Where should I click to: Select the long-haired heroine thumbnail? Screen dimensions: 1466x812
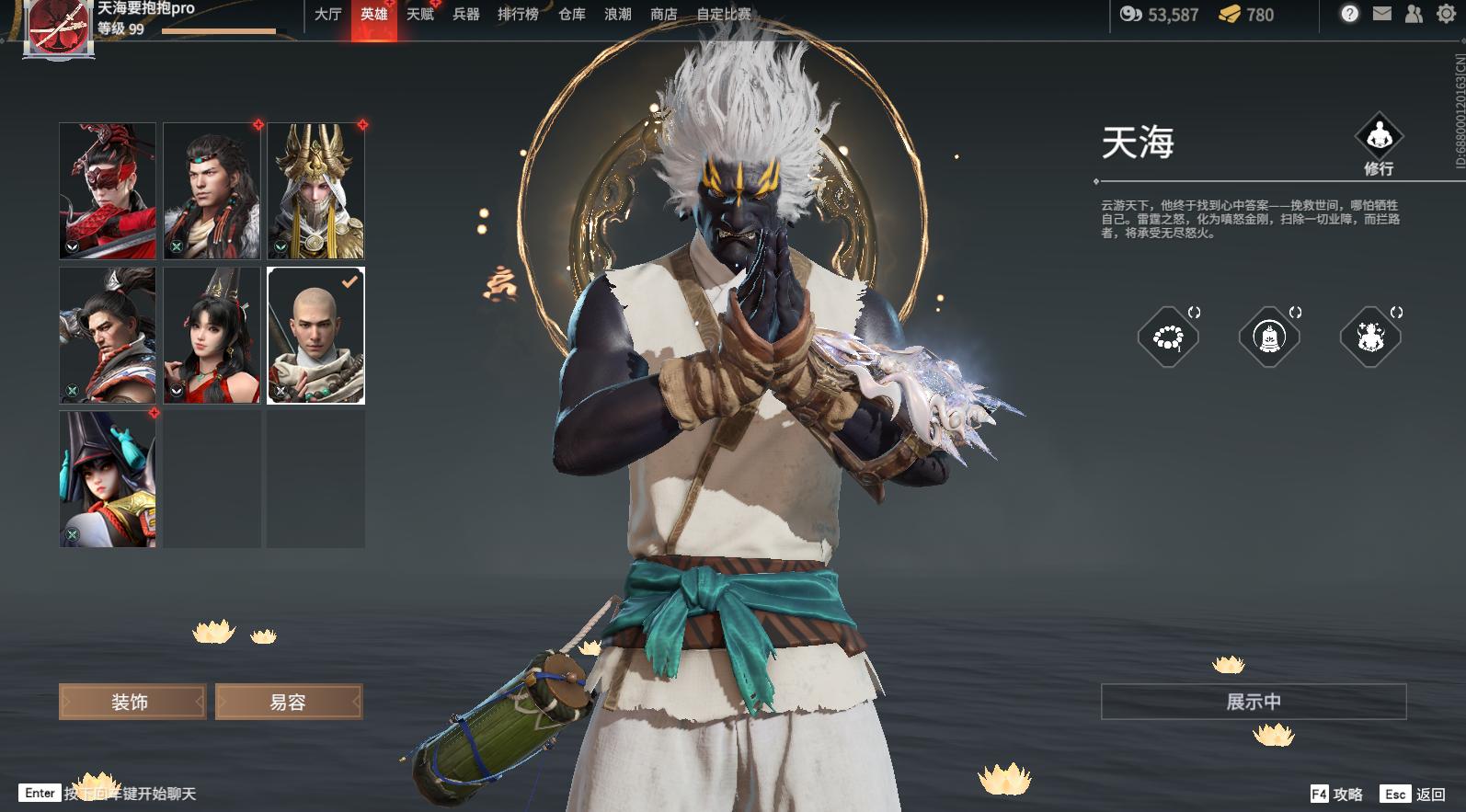click(x=210, y=335)
